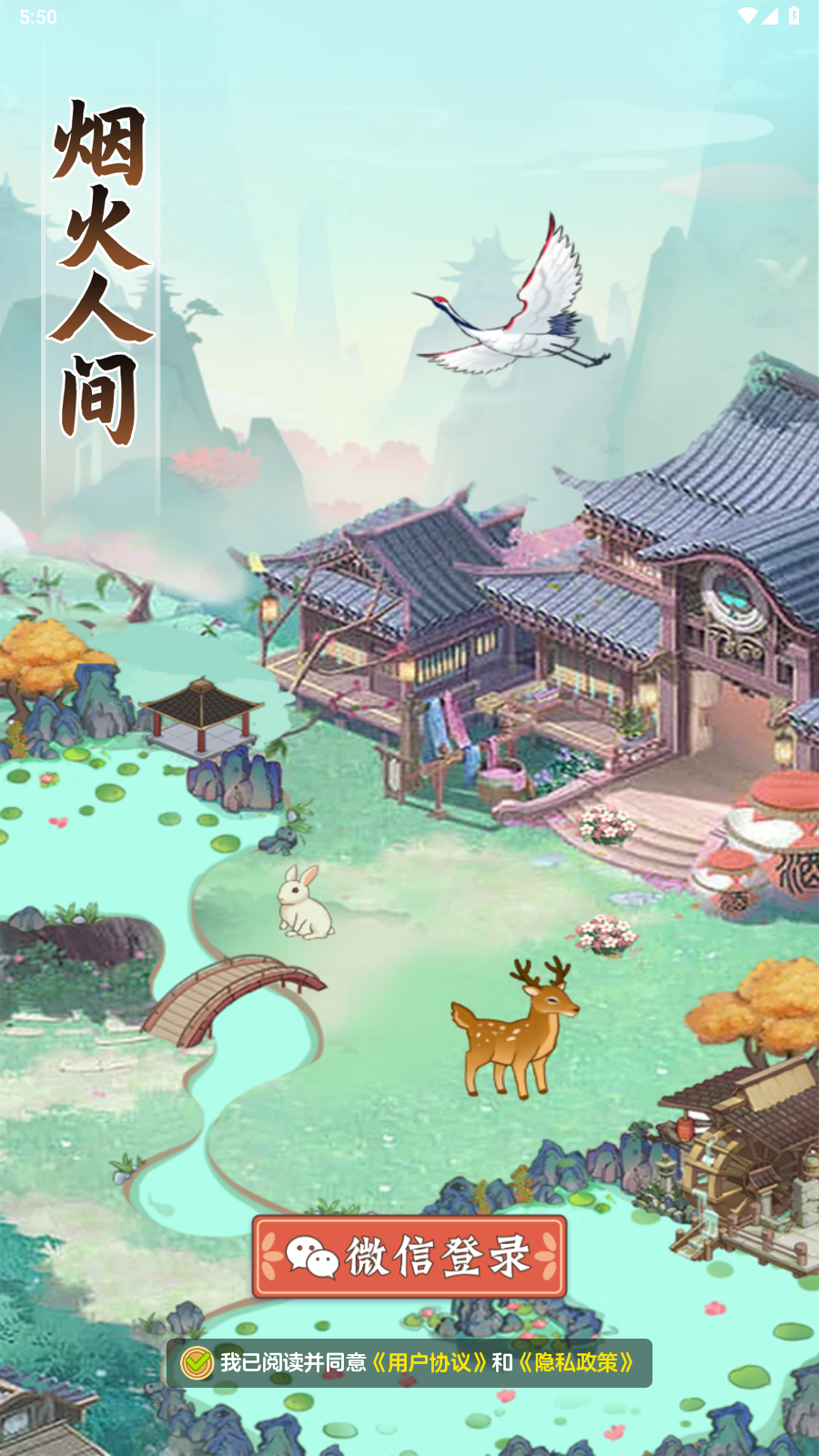Toggle the agreement checkmark box

pos(197,1362)
